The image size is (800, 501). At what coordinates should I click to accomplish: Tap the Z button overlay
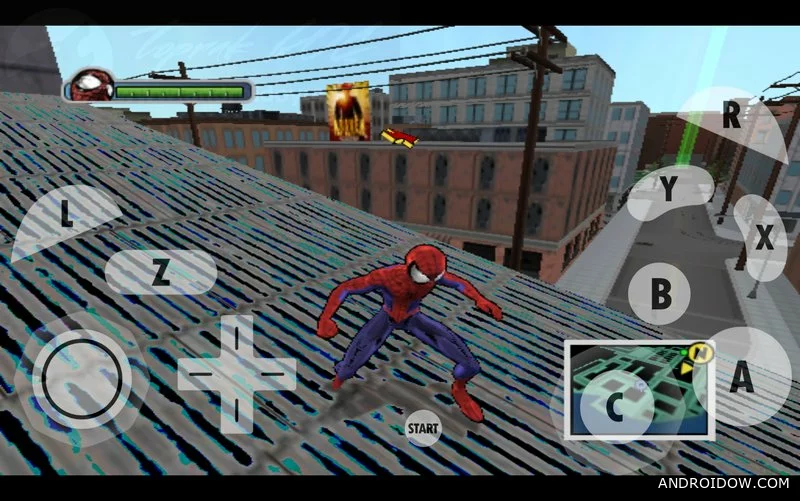160,272
